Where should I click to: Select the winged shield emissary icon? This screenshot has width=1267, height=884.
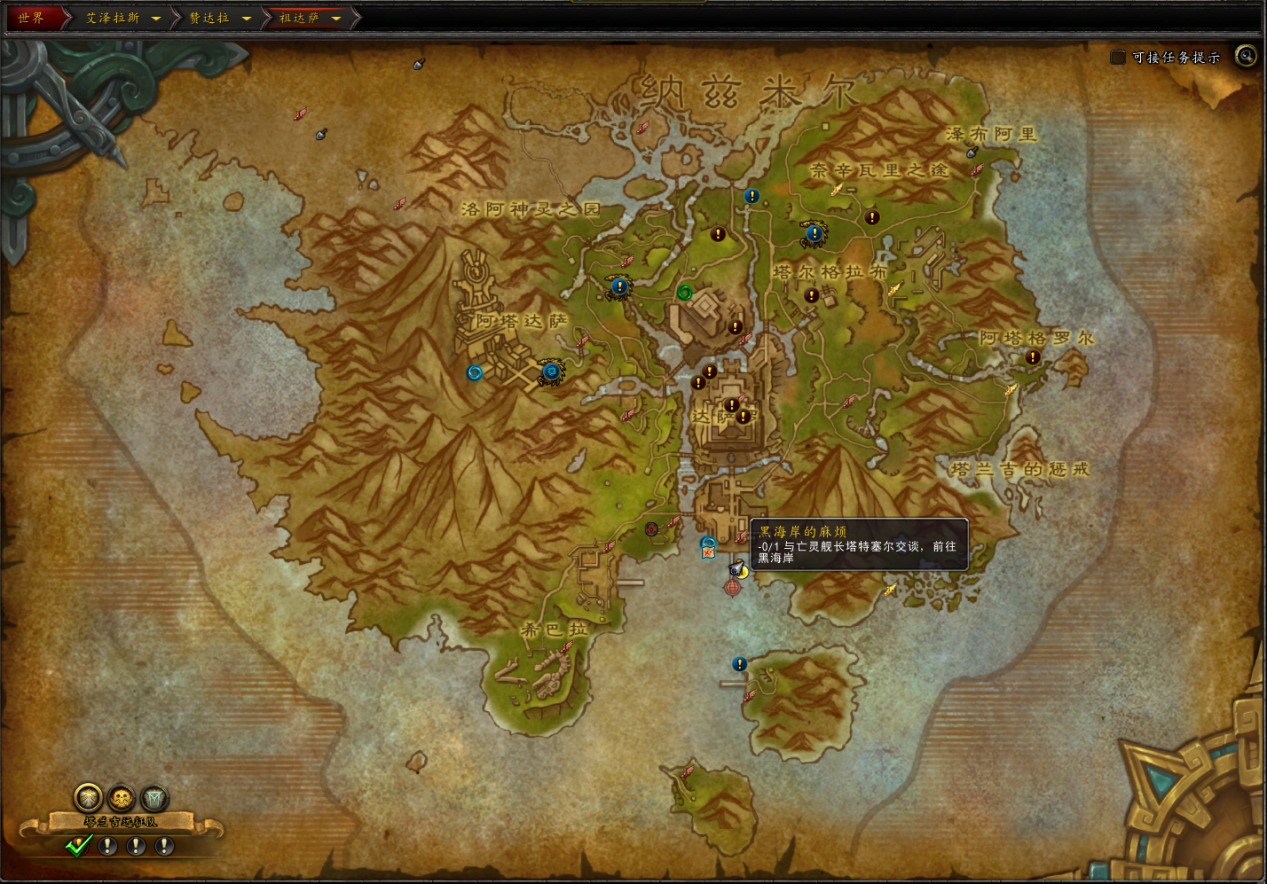pyautogui.click(x=88, y=798)
